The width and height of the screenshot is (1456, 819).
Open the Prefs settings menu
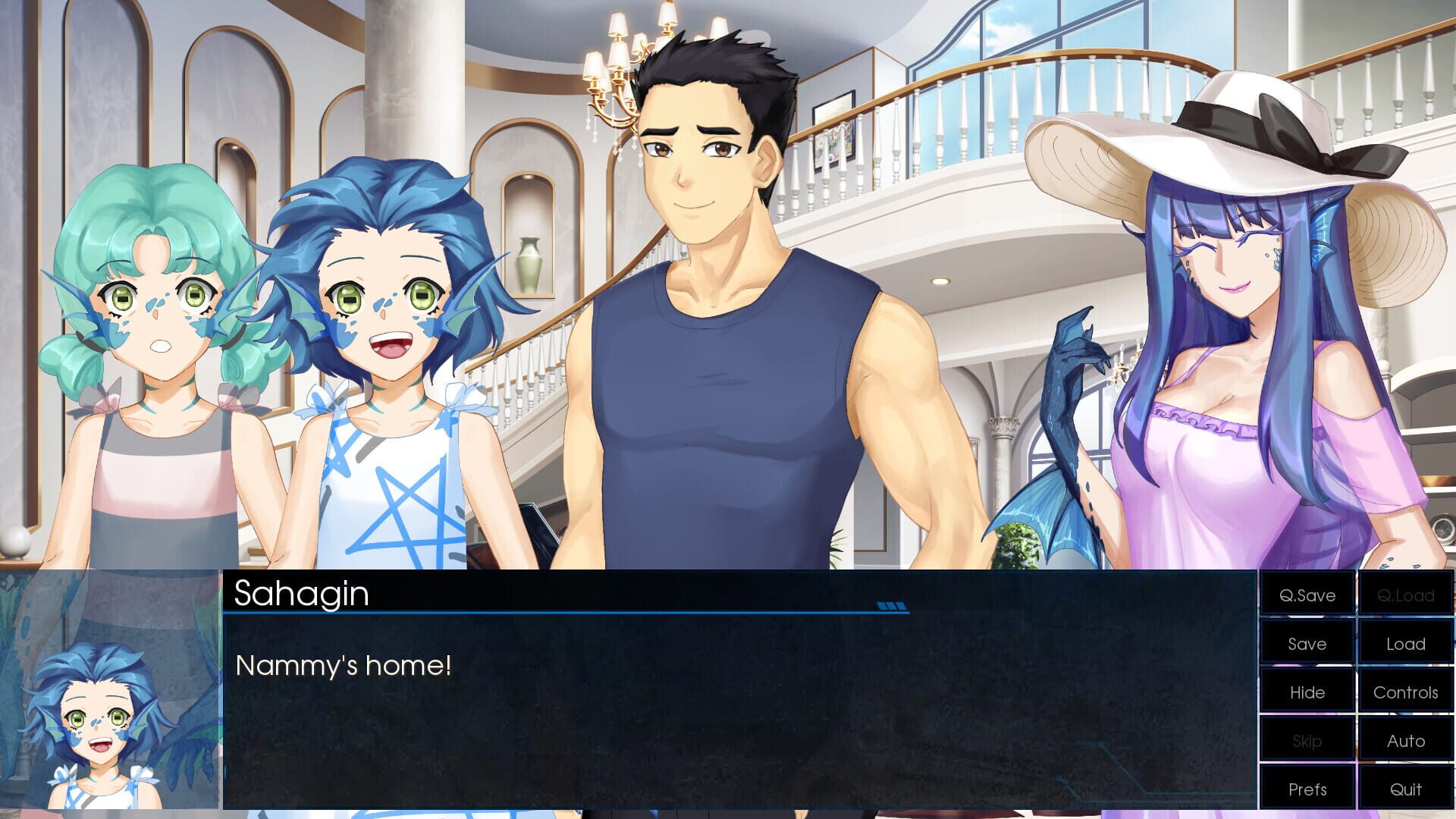[1308, 789]
